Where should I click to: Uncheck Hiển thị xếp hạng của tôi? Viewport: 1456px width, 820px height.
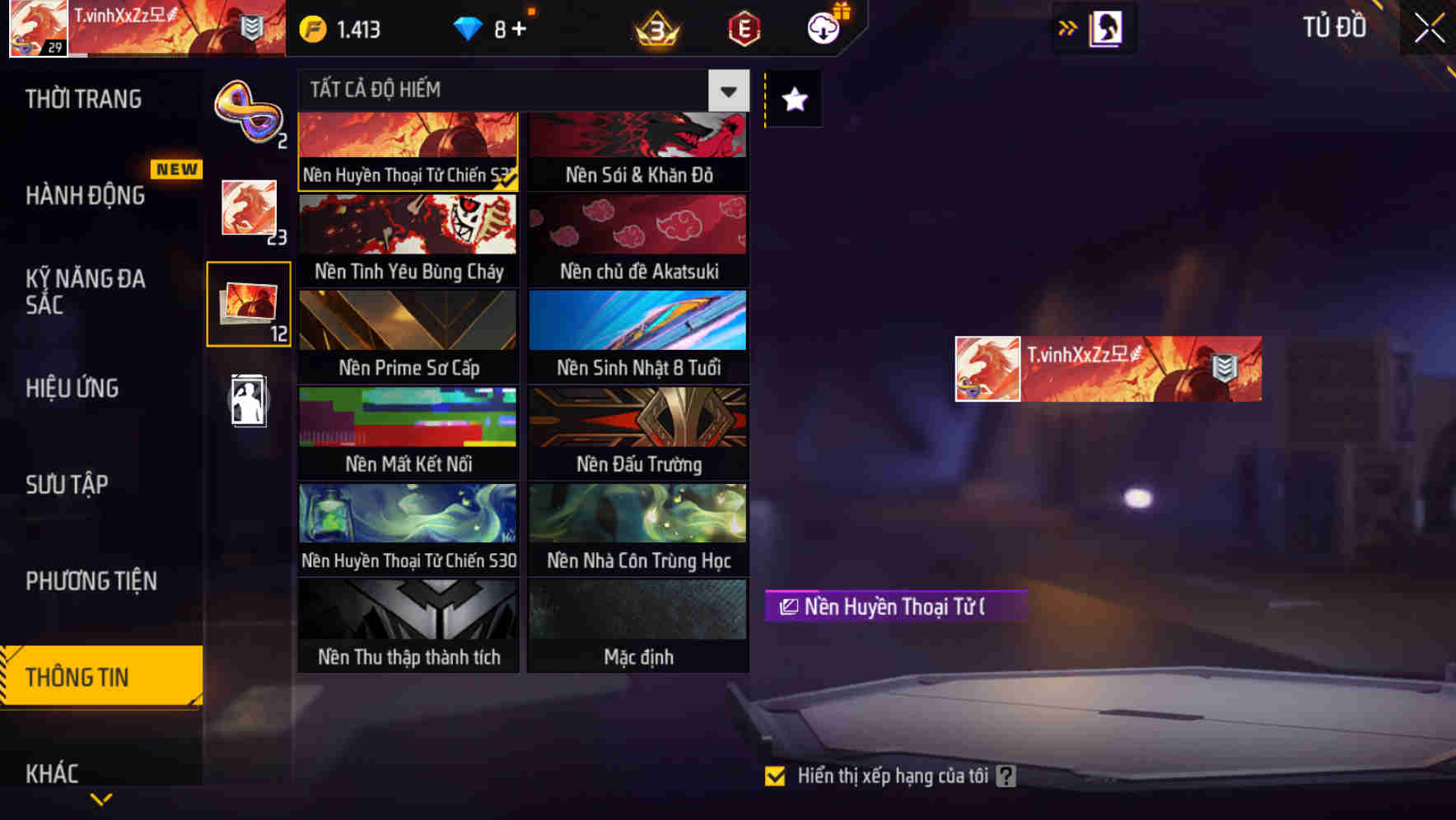[x=775, y=775]
